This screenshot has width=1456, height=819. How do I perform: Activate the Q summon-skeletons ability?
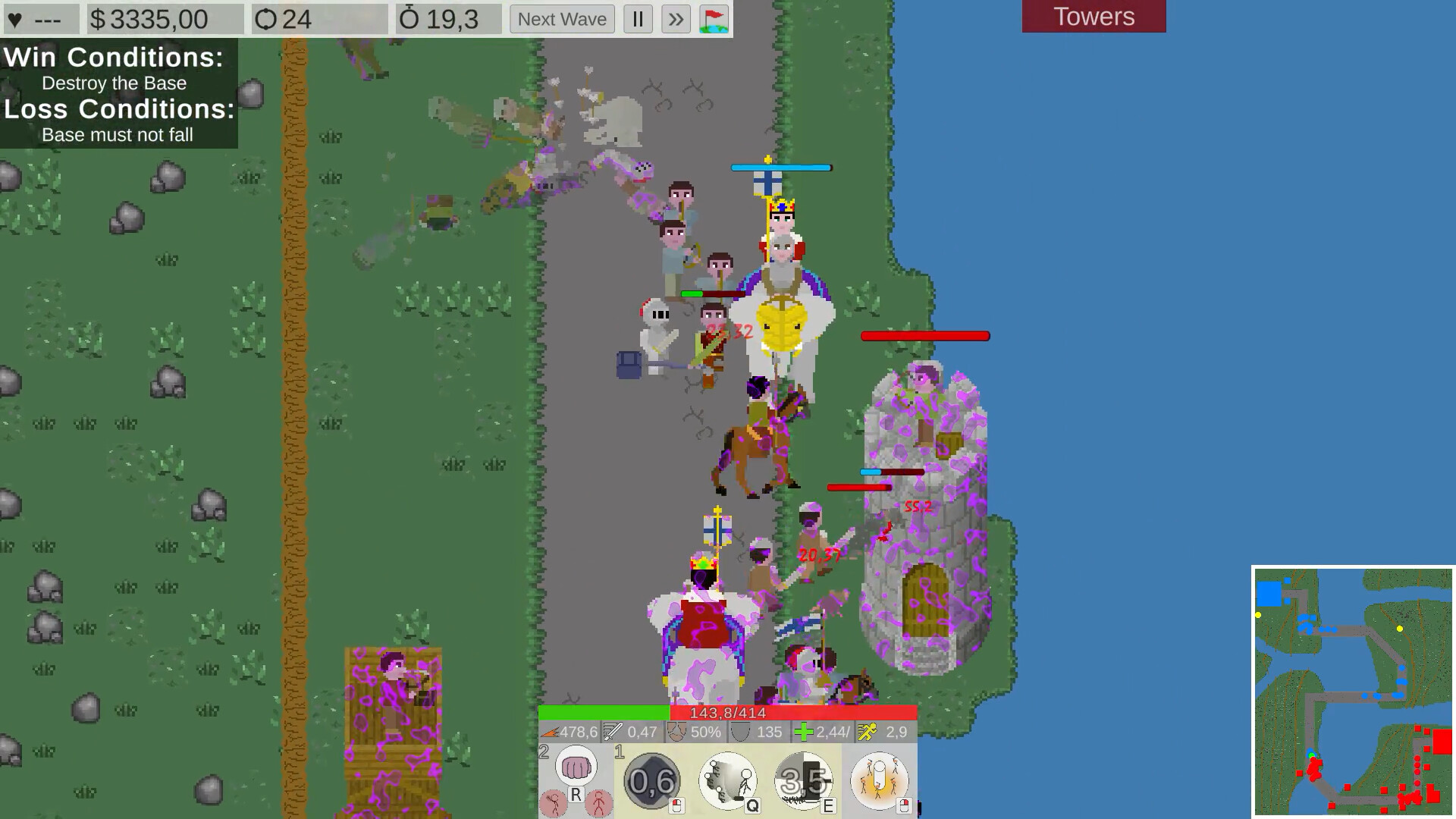[x=726, y=781]
